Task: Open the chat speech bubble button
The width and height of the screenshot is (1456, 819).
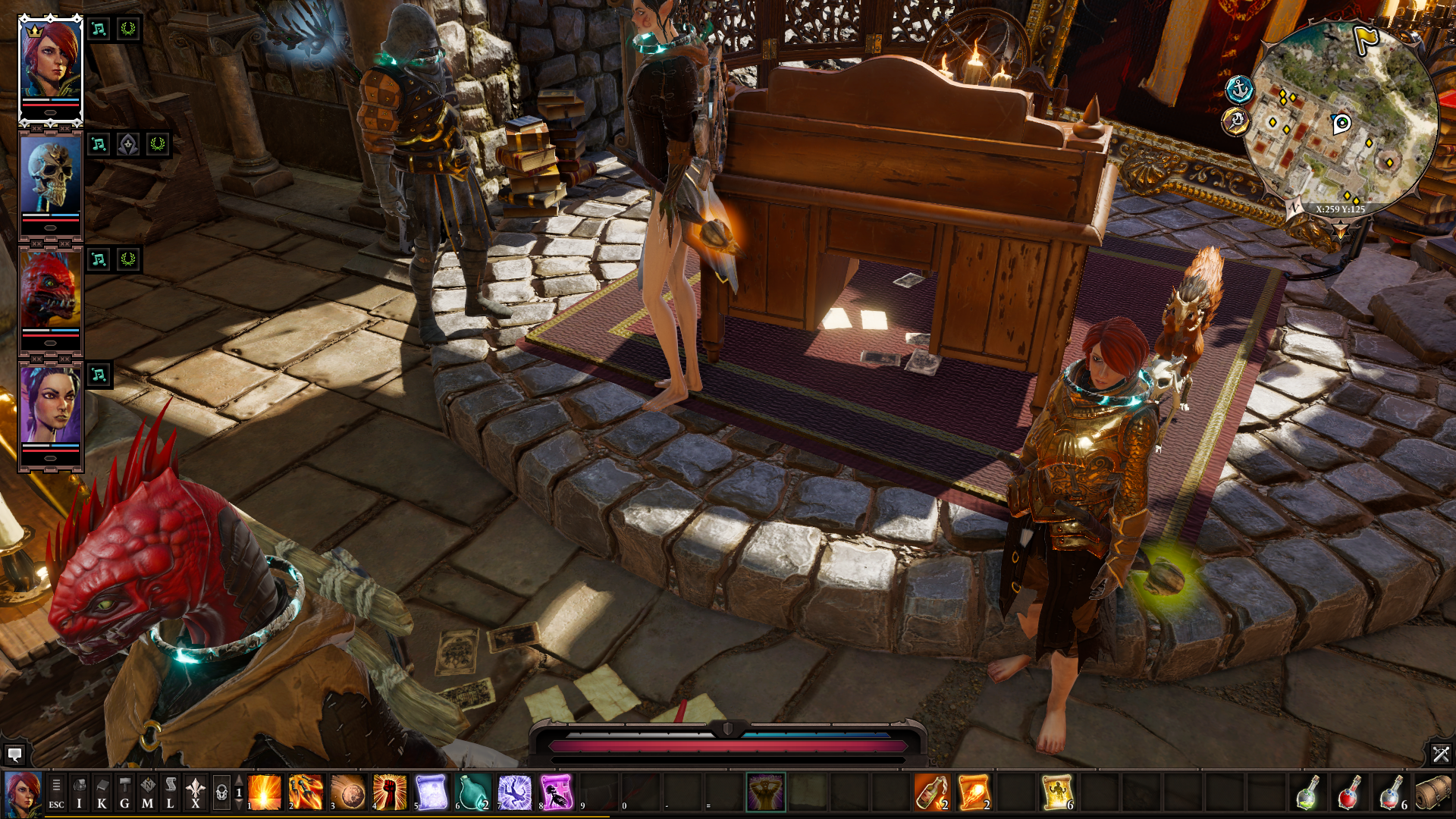Action: (14, 755)
